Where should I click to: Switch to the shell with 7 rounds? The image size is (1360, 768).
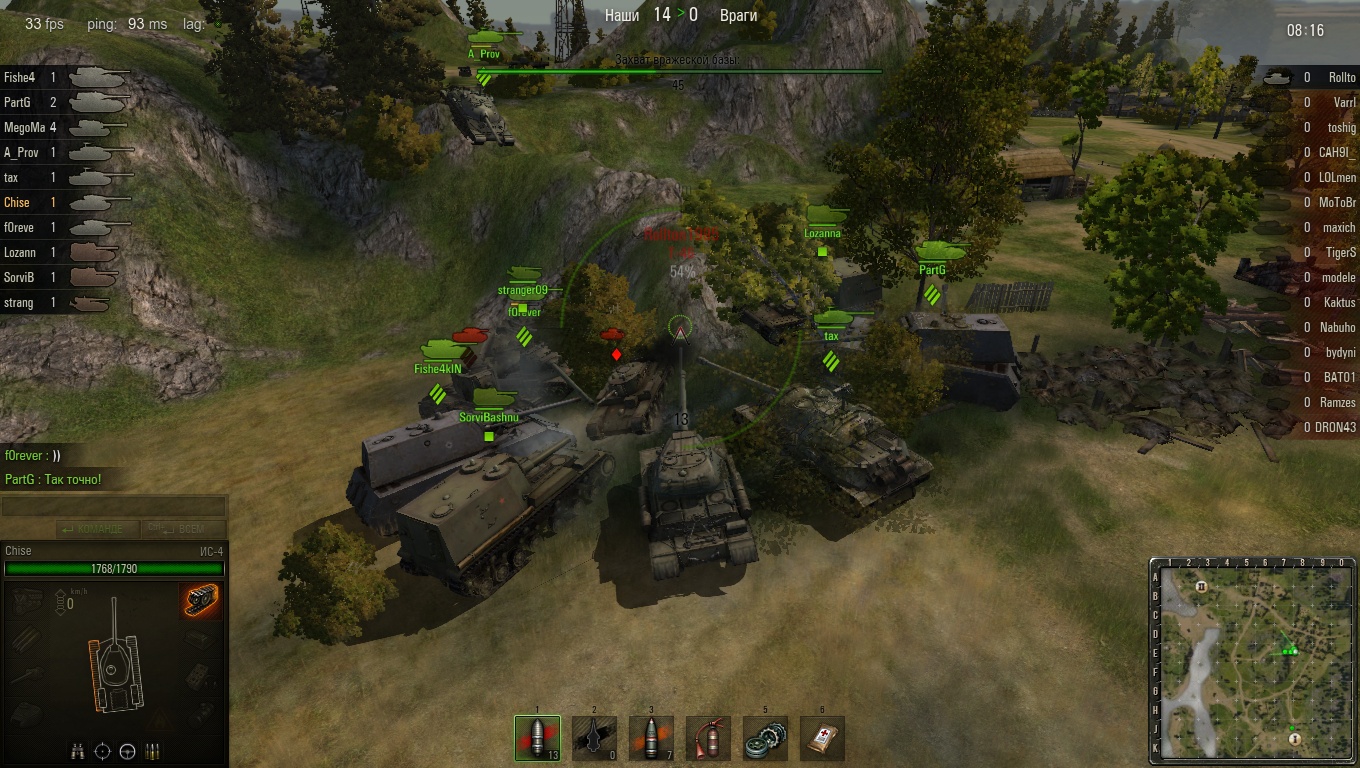(x=651, y=738)
